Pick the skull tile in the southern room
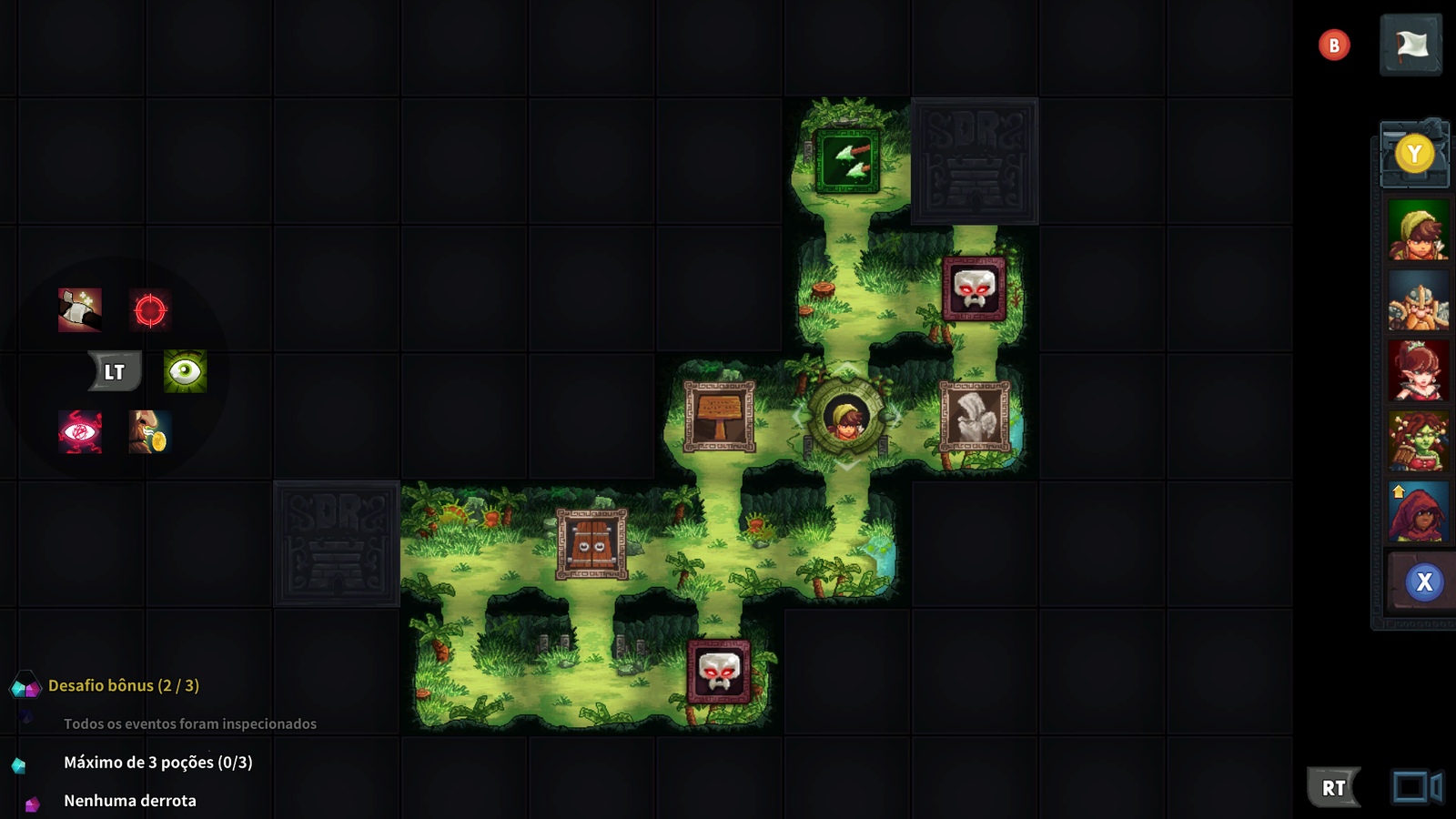The image size is (1456, 819). point(719,672)
